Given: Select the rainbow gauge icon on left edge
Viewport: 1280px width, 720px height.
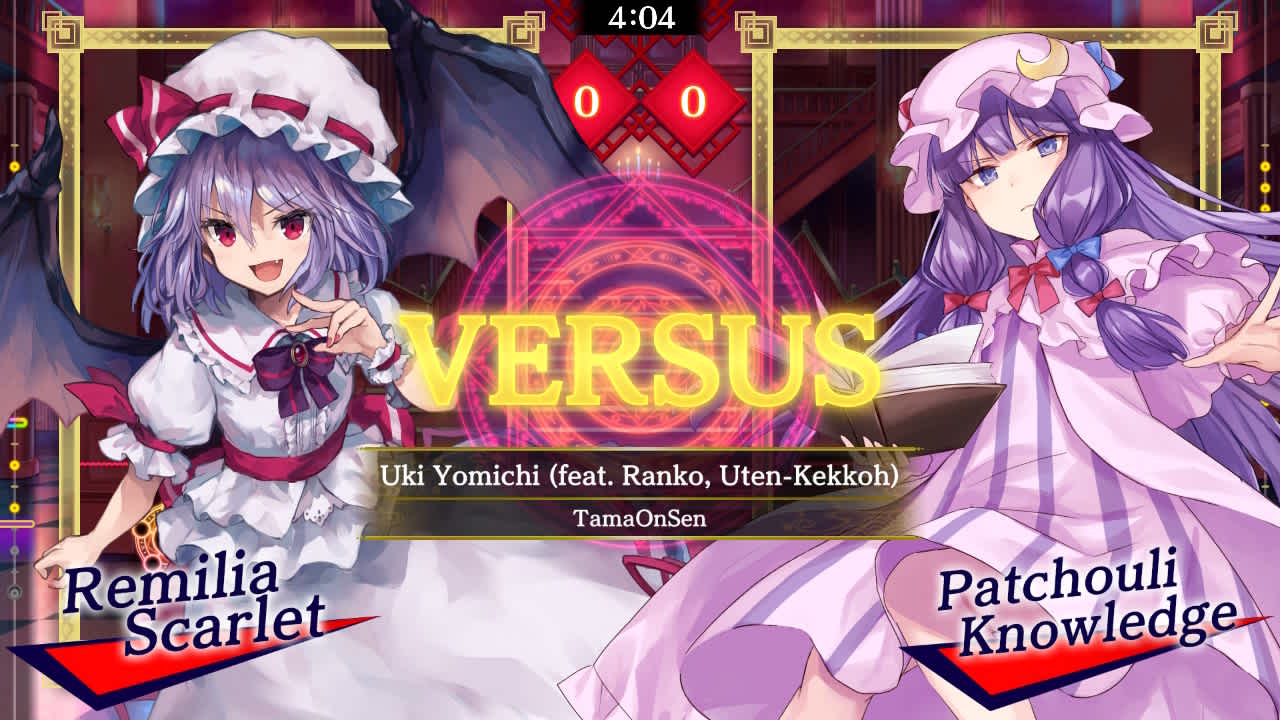Looking at the screenshot, I should point(16,423).
